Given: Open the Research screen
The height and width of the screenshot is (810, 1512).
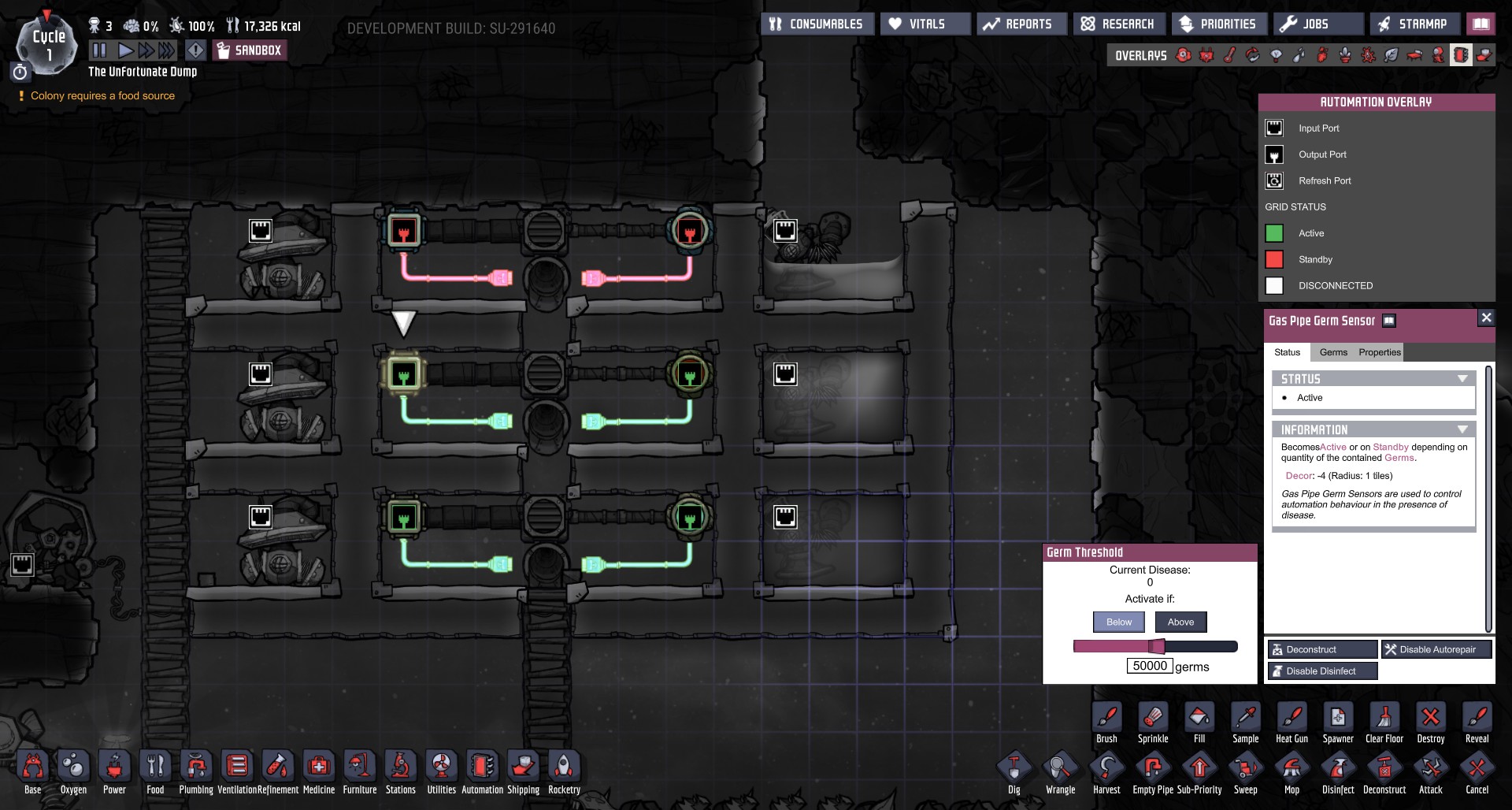Looking at the screenshot, I should tap(1118, 24).
